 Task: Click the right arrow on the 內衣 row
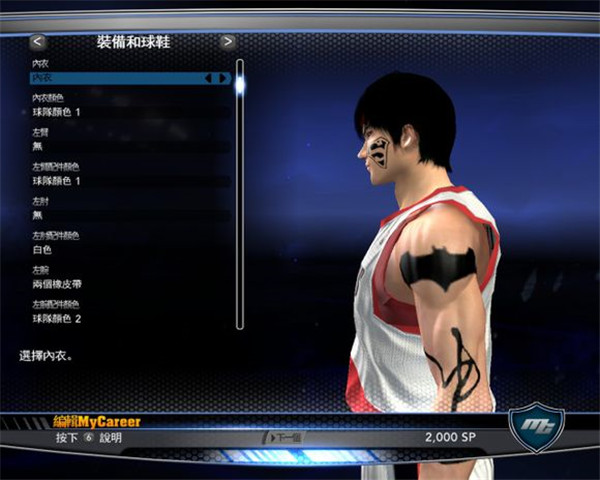[x=222, y=77]
